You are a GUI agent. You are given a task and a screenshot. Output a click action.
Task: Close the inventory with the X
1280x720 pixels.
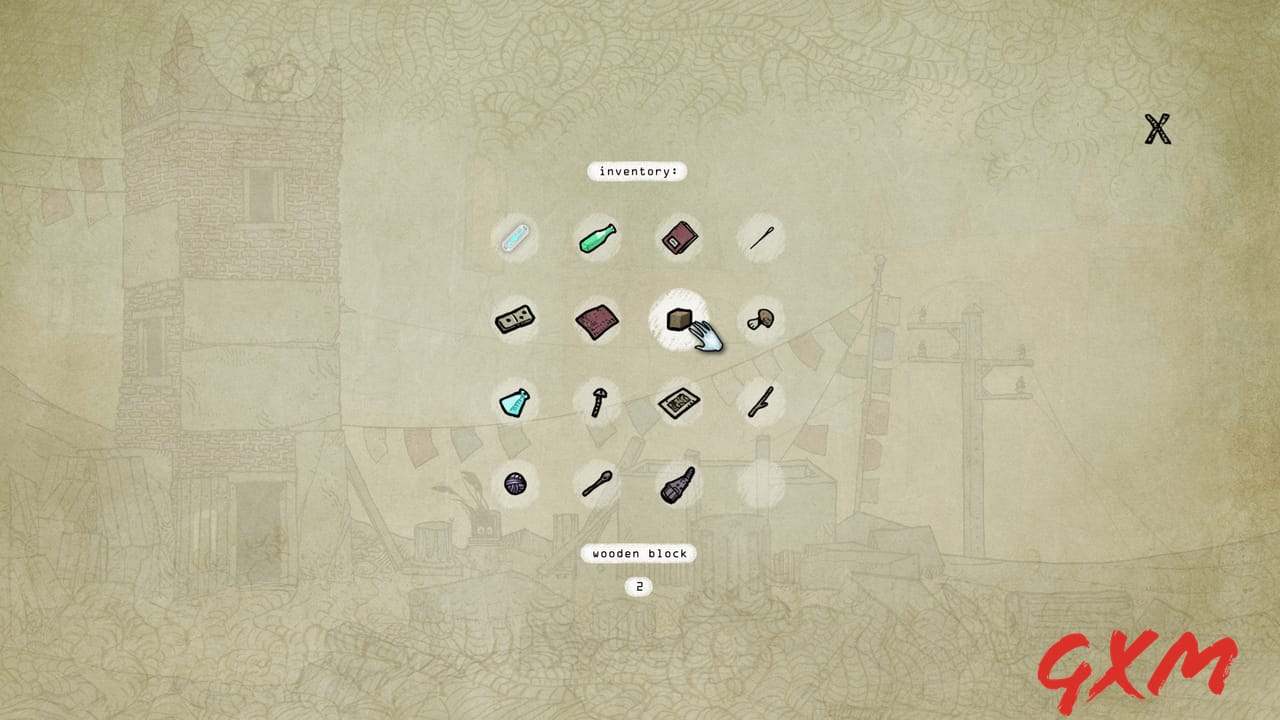[x=1157, y=128]
